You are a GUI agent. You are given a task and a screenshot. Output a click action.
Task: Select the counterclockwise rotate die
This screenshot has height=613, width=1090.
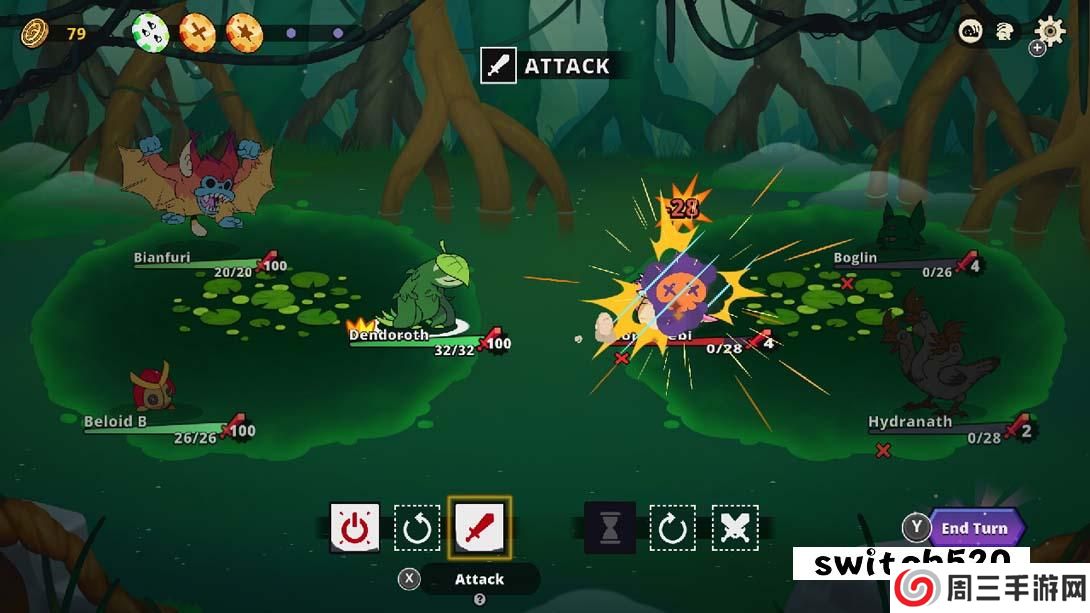point(417,527)
